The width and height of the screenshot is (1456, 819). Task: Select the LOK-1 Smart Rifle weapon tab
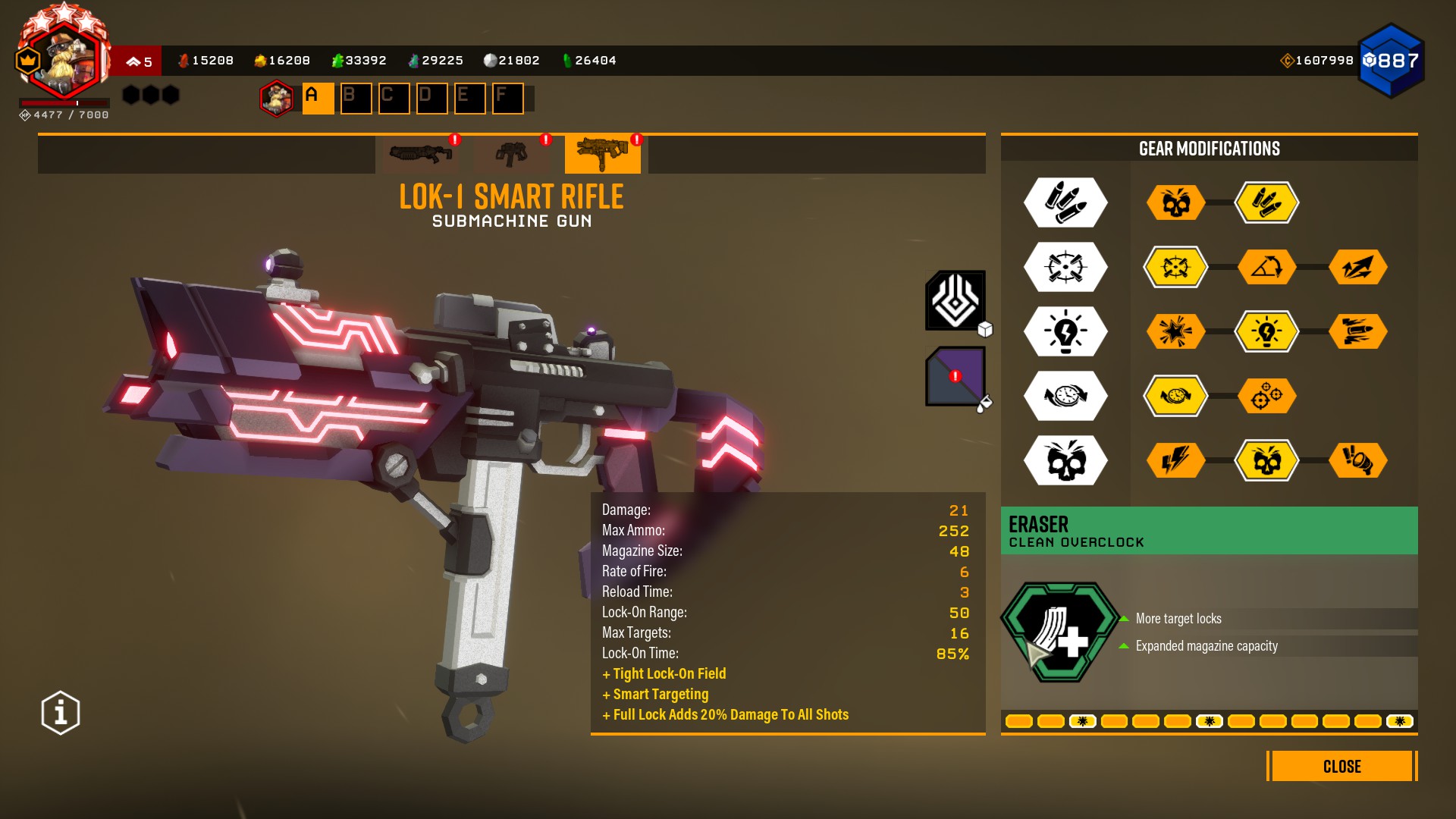pyautogui.click(x=602, y=154)
